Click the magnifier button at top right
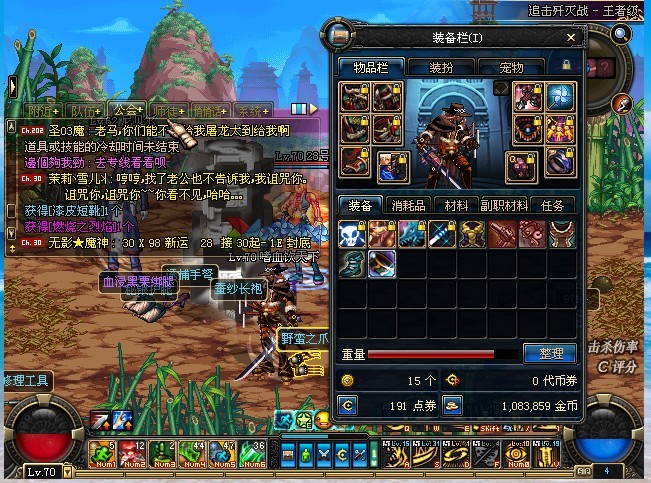 [x=621, y=34]
